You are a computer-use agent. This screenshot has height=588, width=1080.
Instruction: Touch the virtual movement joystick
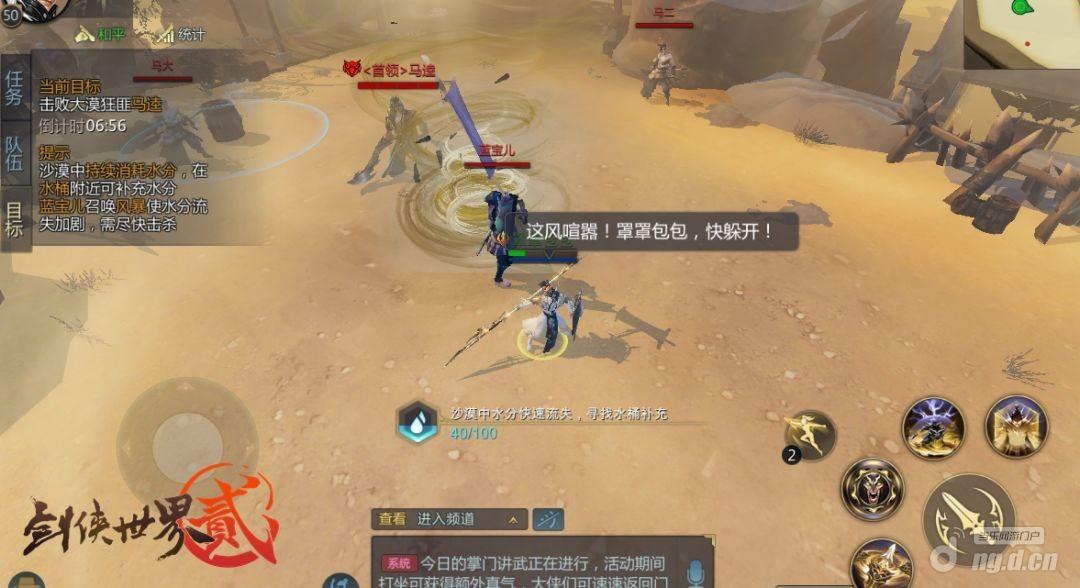click(x=187, y=448)
